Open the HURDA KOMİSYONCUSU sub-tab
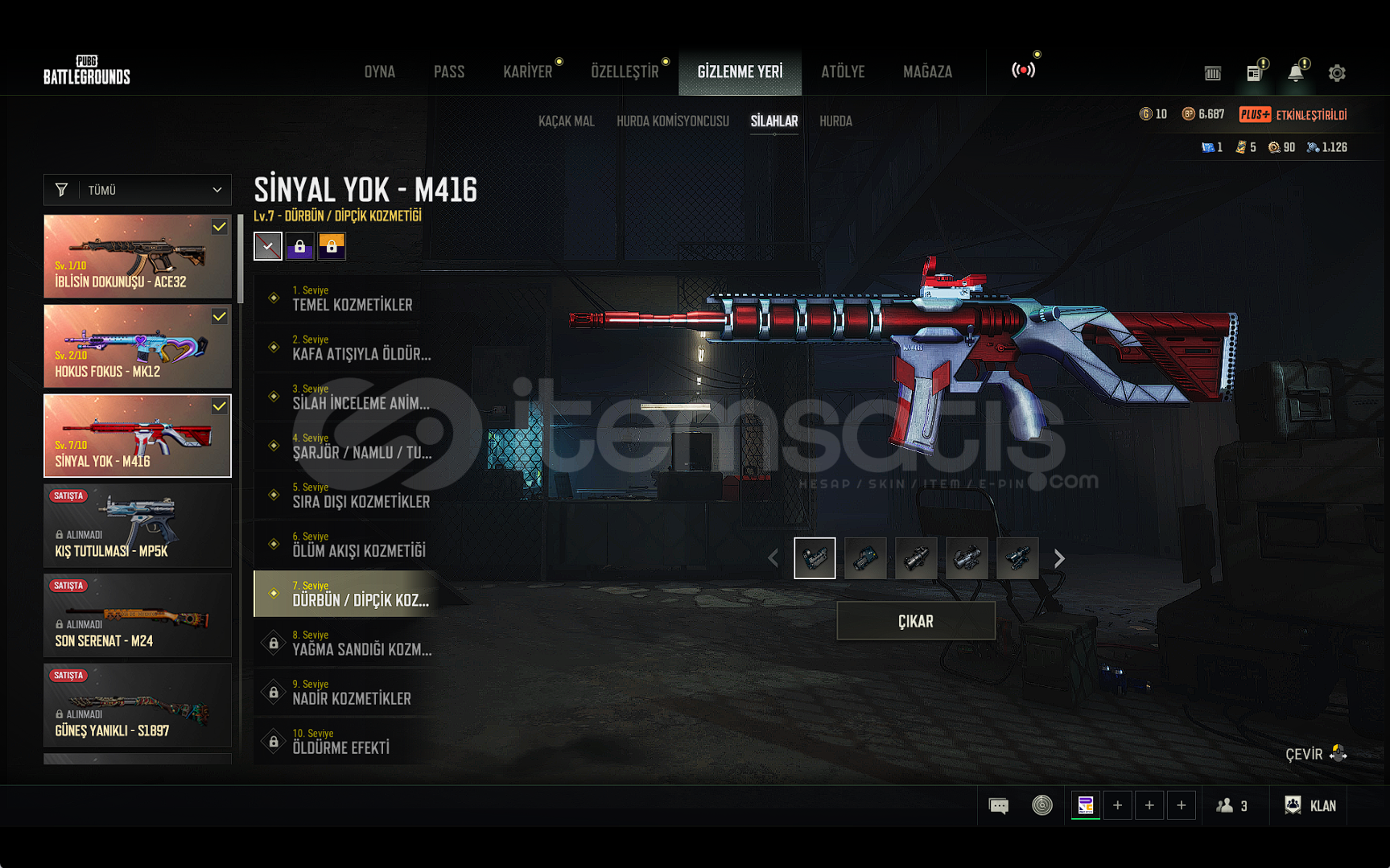Image resolution: width=1390 pixels, height=868 pixels. tap(673, 121)
